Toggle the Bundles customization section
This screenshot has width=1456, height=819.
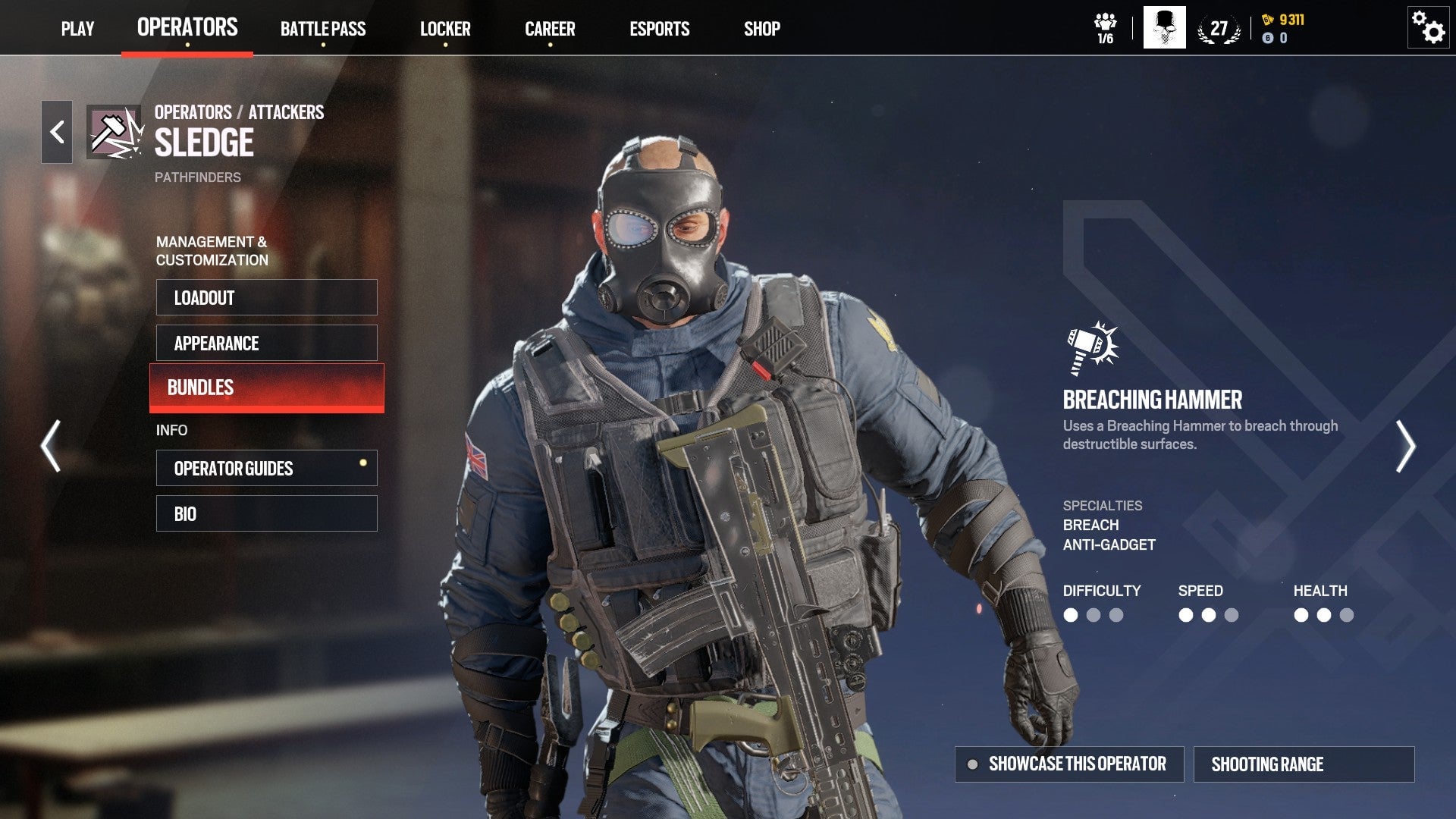(x=267, y=388)
